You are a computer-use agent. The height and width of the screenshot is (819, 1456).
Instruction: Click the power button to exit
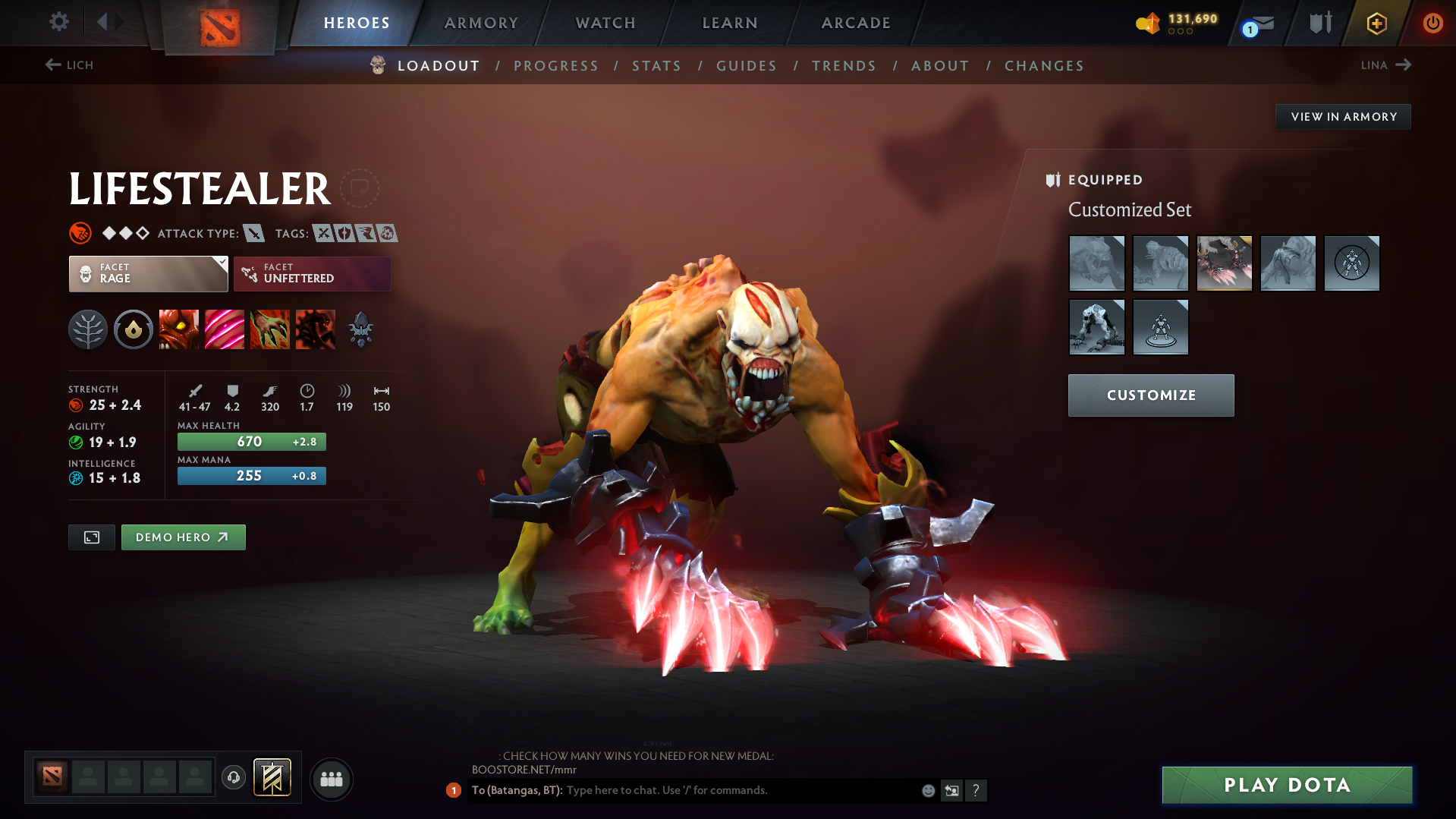point(1432,23)
